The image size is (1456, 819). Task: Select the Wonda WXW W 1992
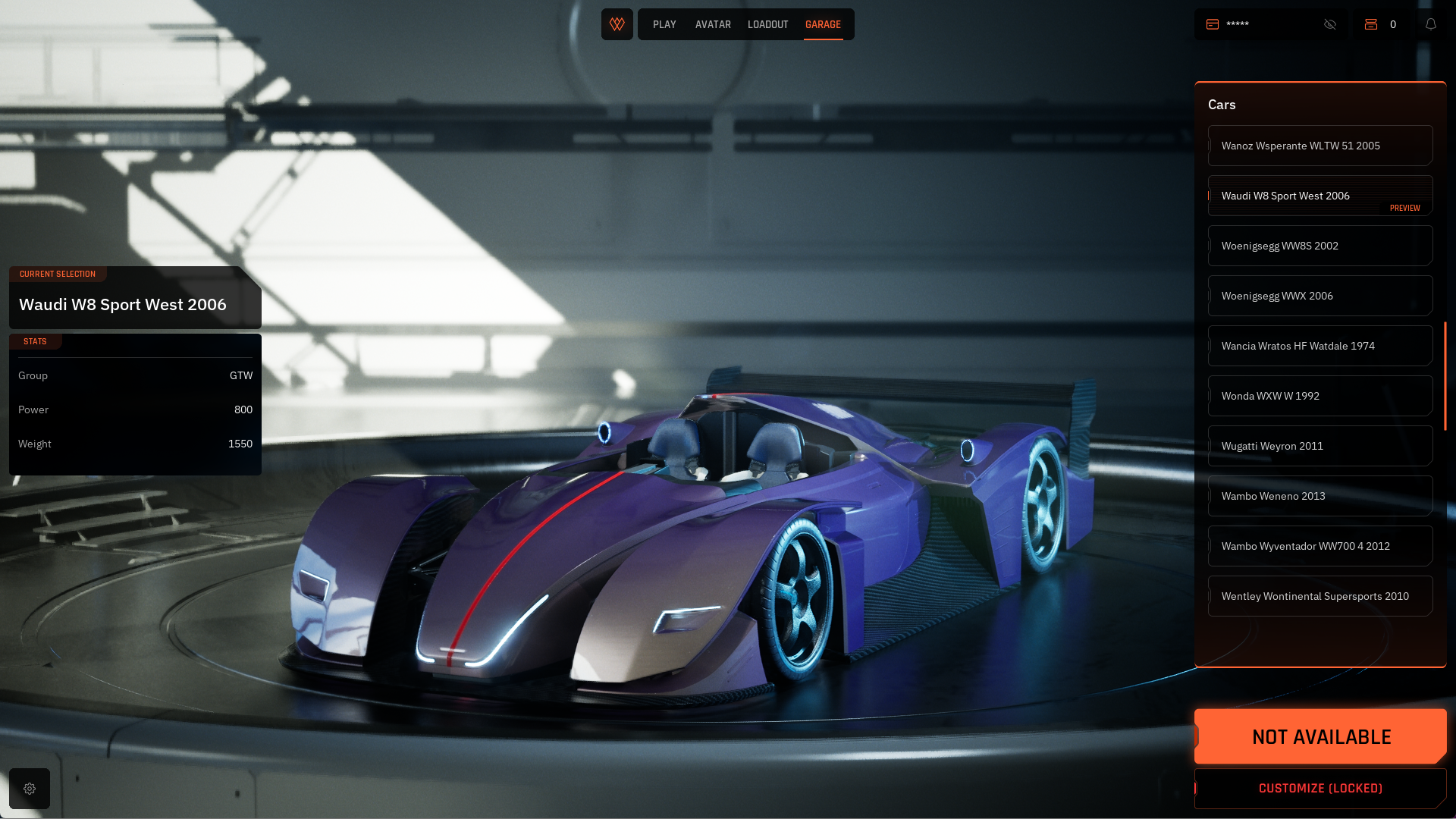click(1319, 396)
